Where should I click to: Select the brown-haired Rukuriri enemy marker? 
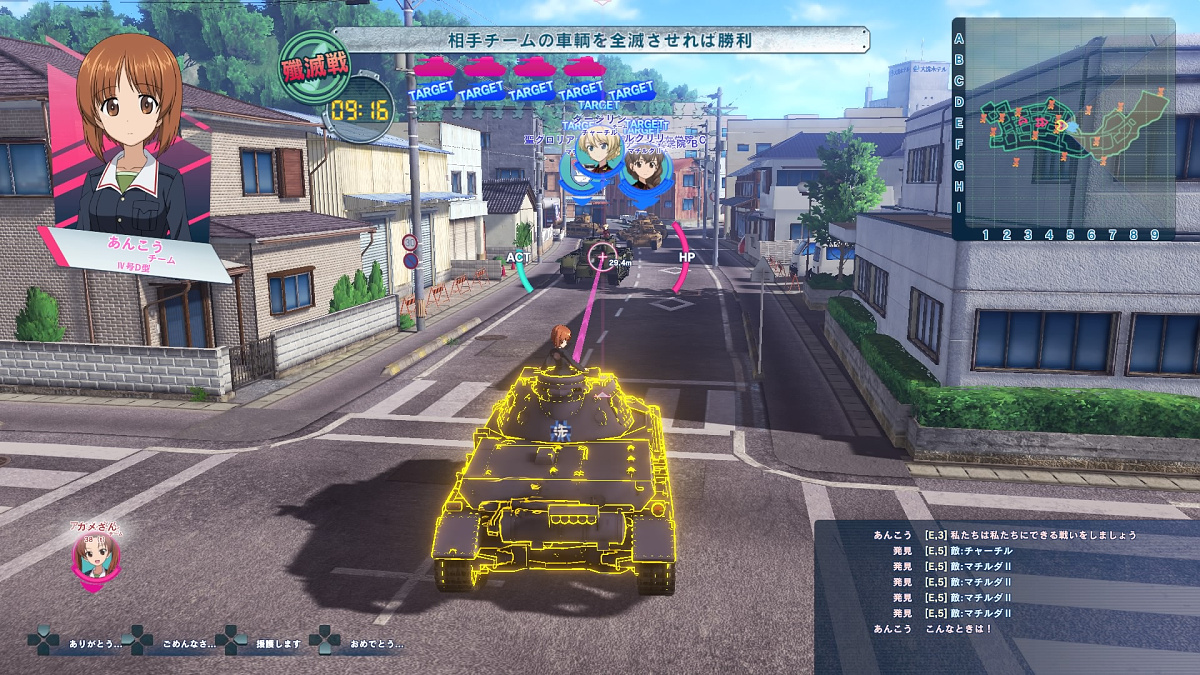point(640,167)
